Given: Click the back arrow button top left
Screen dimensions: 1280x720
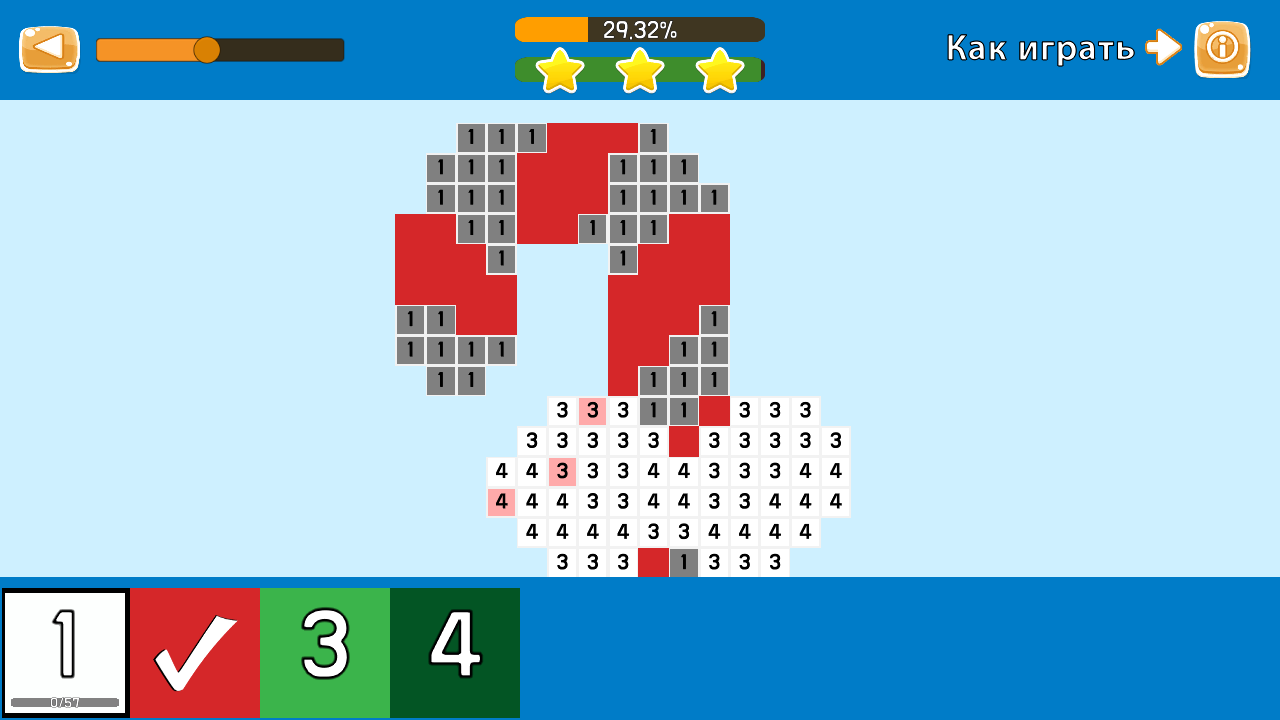Looking at the screenshot, I should pyautogui.click(x=49, y=47).
